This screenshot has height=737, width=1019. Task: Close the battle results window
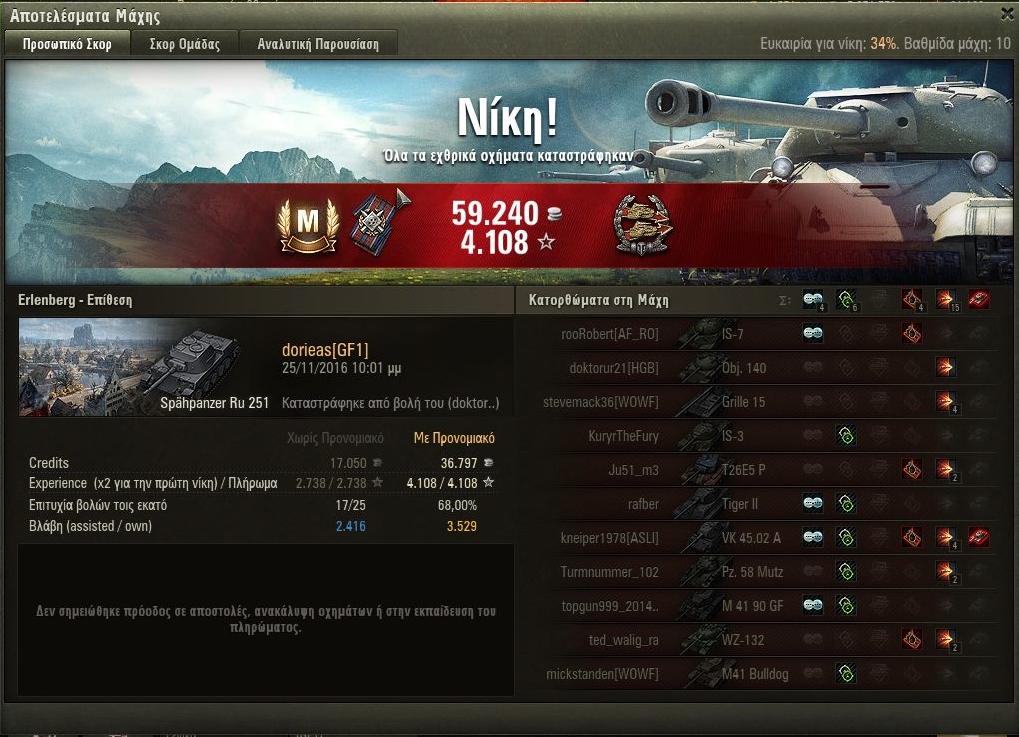1006,14
